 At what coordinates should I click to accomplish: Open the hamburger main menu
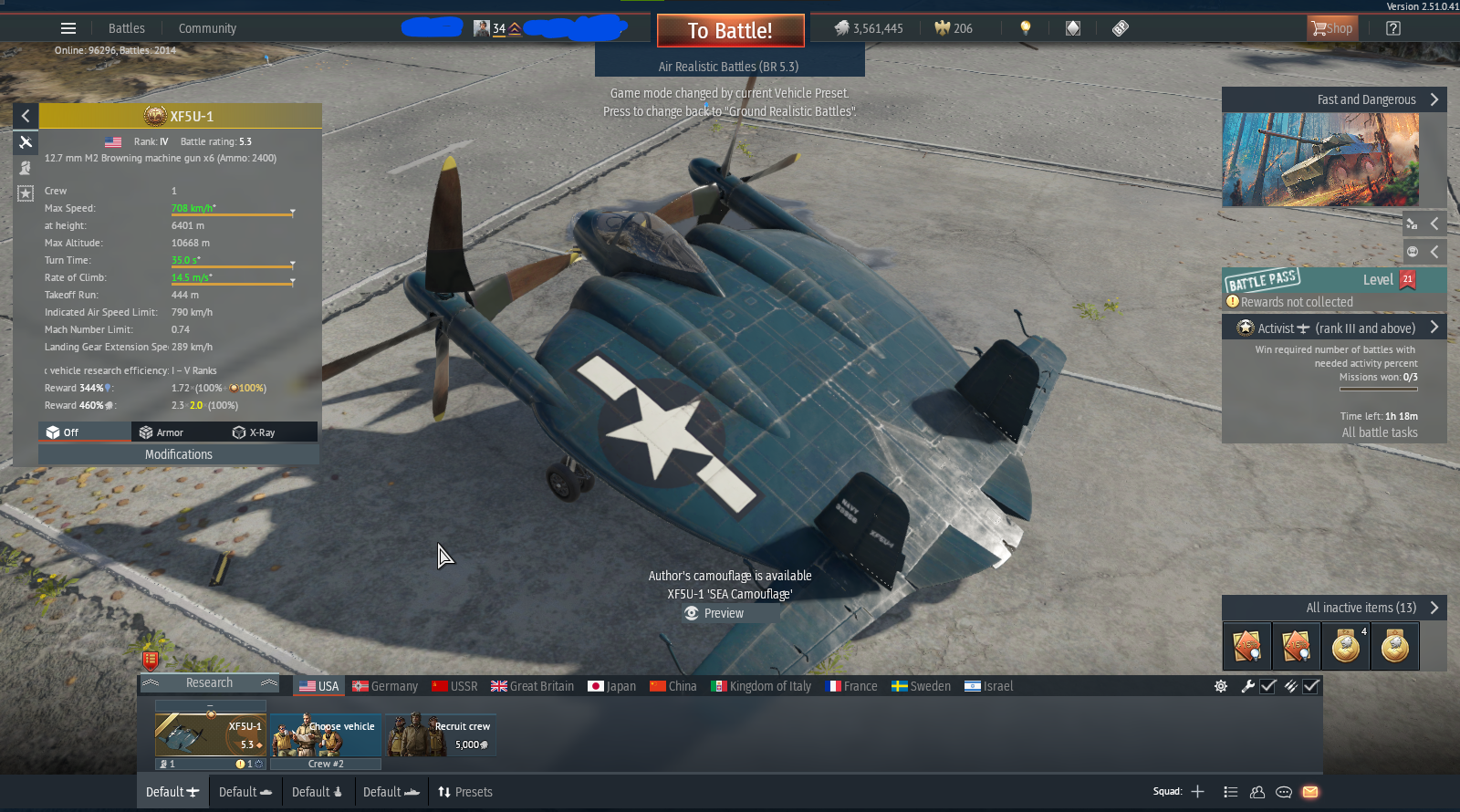(68, 28)
